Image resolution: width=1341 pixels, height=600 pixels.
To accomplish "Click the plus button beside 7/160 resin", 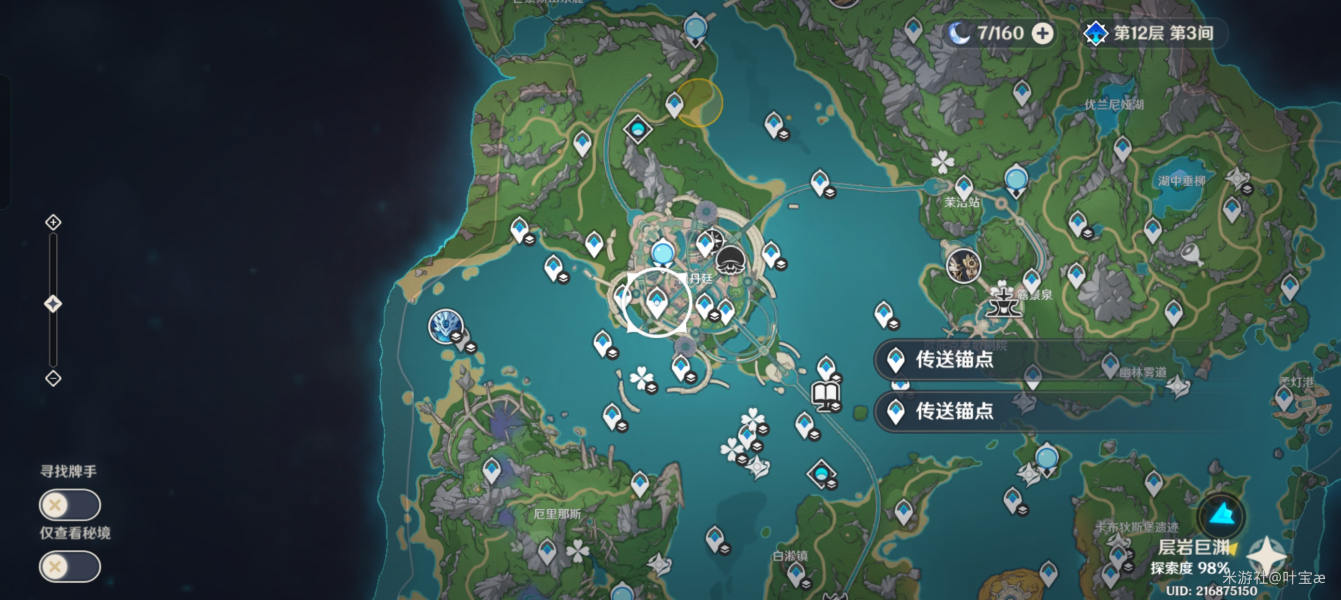I will [1042, 33].
